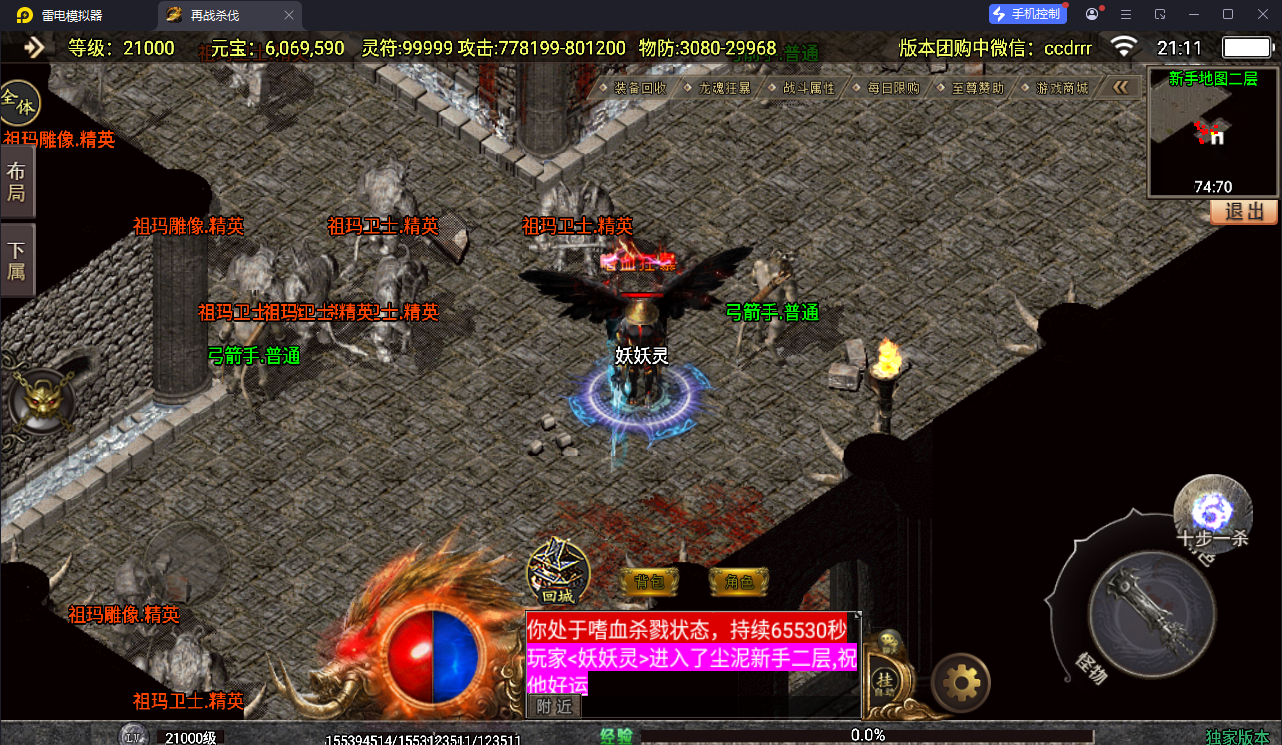Open the 布局 layout tab
The image size is (1282, 745).
(17, 182)
